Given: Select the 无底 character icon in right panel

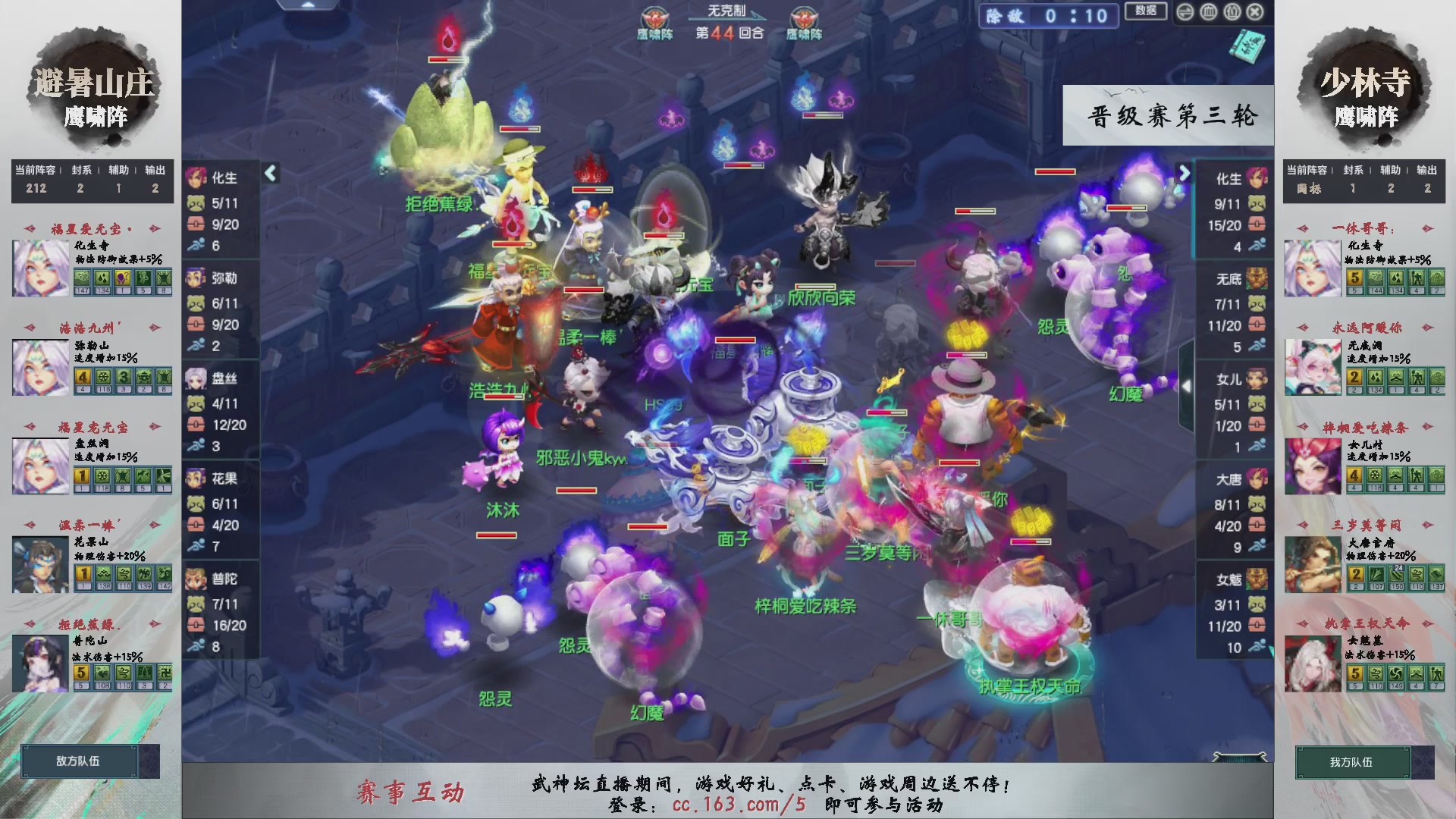Looking at the screenshot, I should [x=1255, y=280].
